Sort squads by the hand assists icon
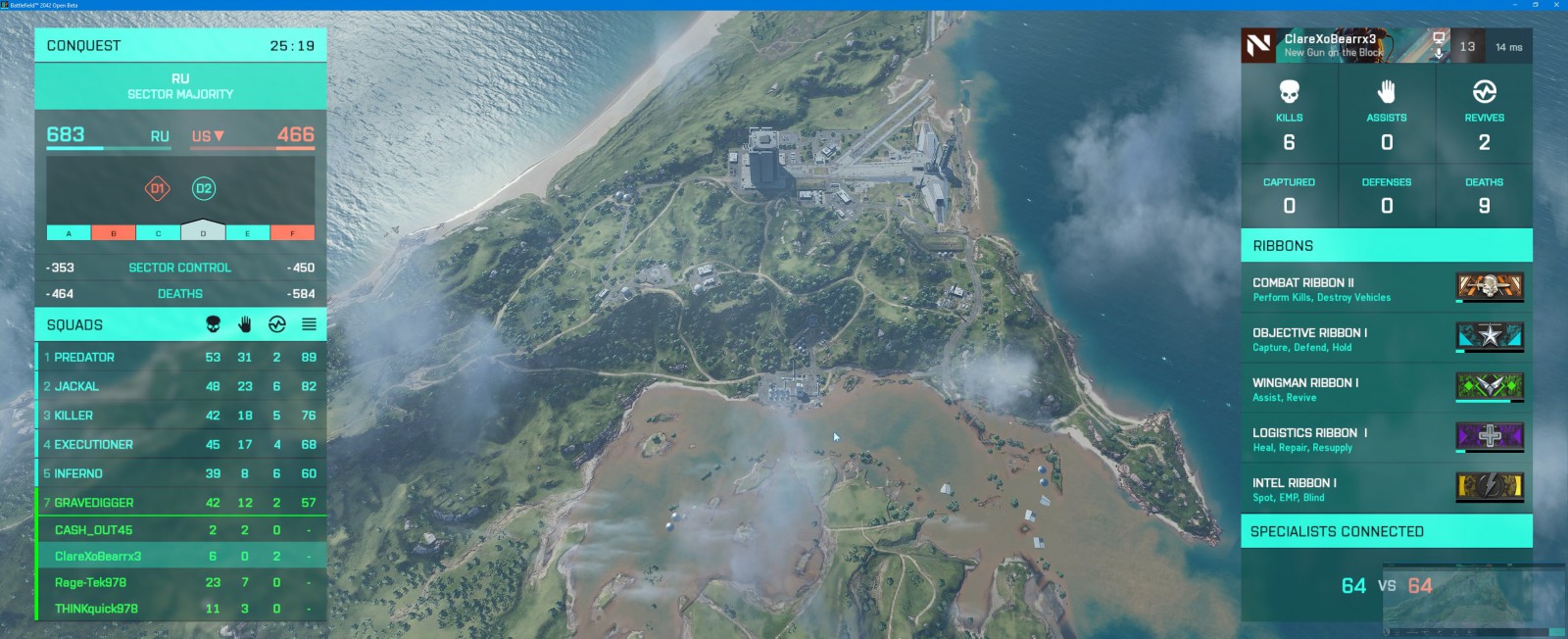Screen dimensions: 1568x639 point(245,324)
